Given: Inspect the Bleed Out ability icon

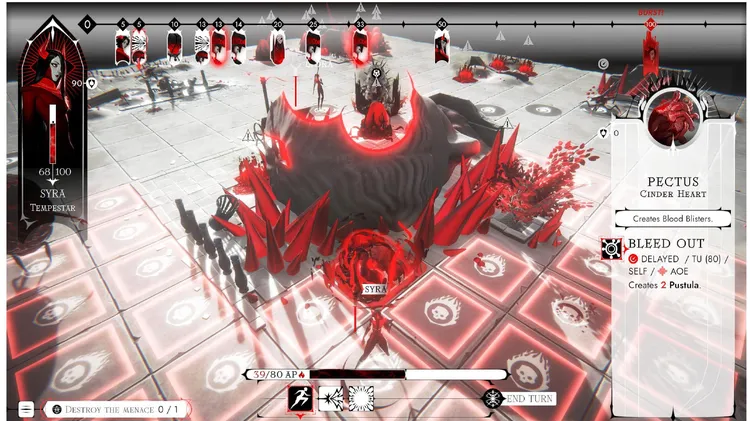Looking at the screenshot, I should pyautogui.click(x=612, y=249).
